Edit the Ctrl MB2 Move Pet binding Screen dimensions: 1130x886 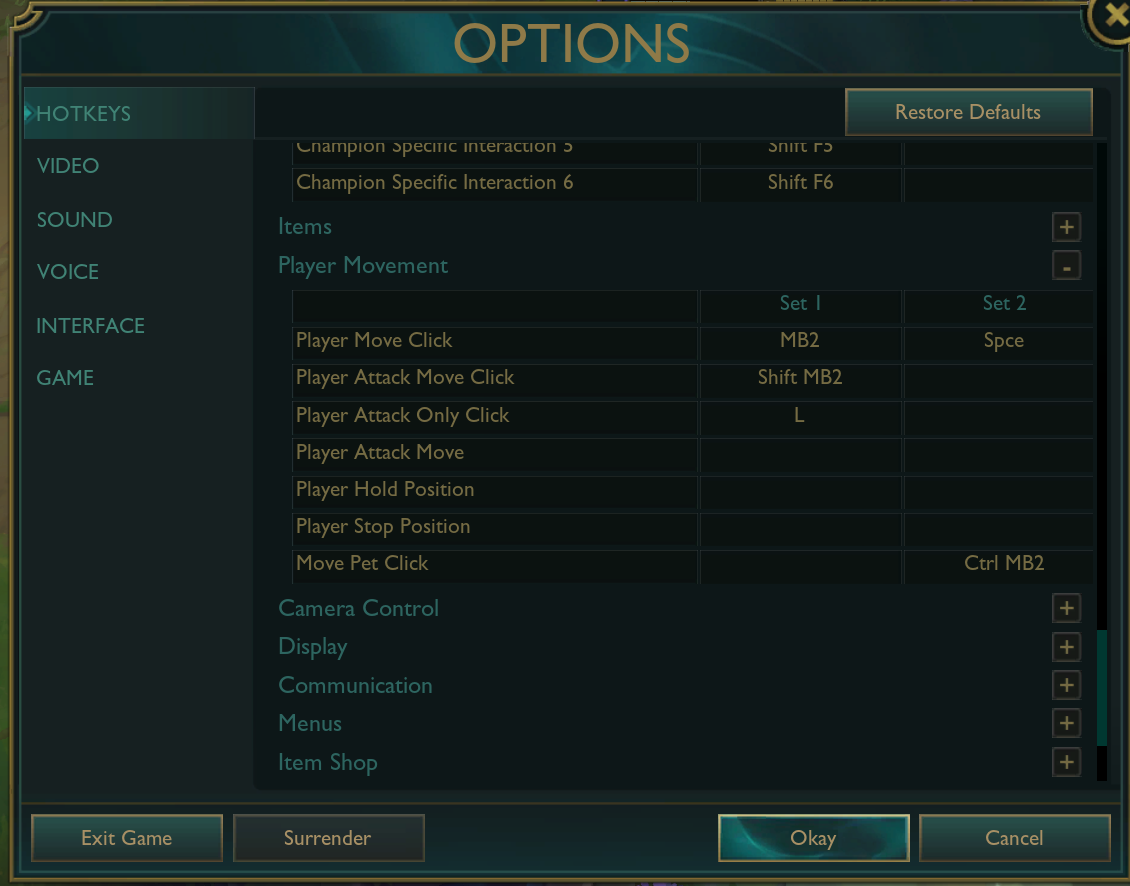(x=1003, y=564)
